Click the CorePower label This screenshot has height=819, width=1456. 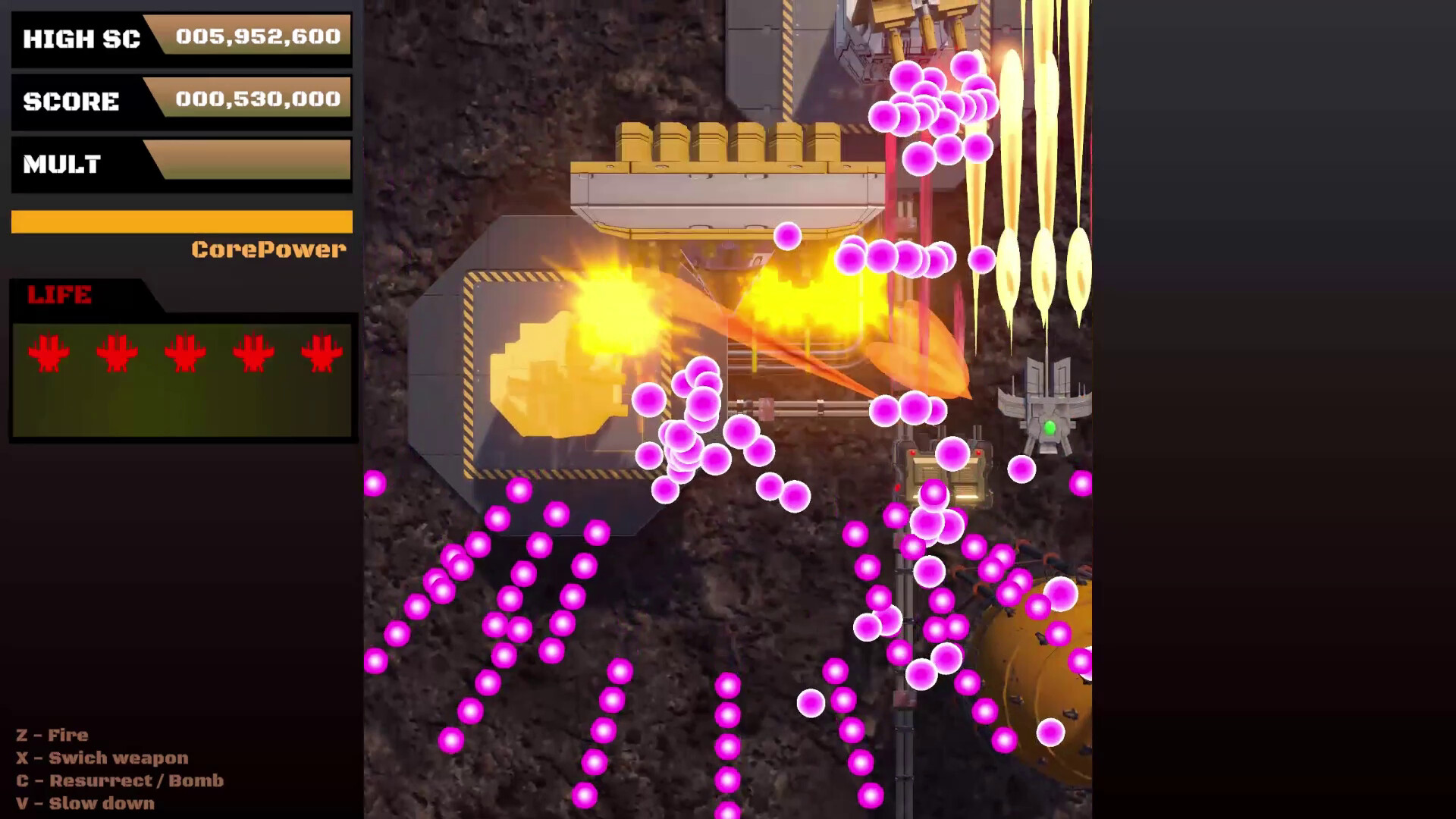[x=269, y=249]
